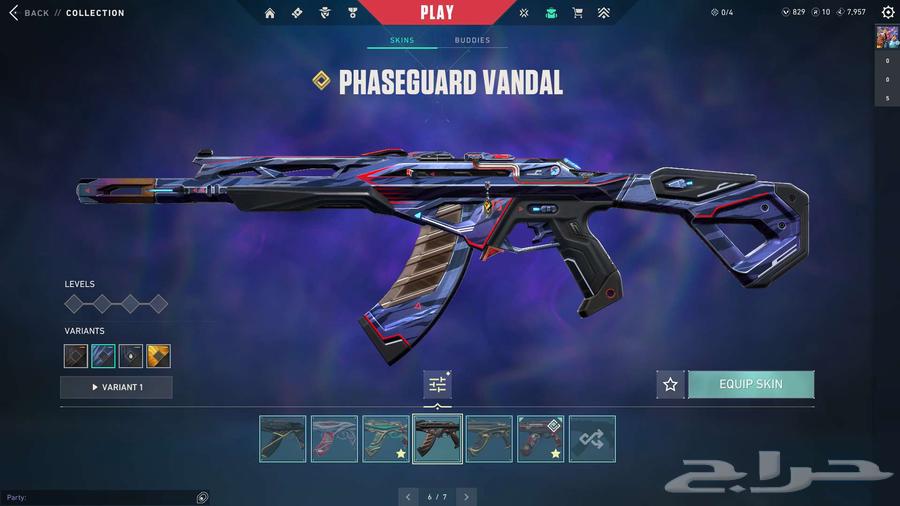Click the party chat input field
This screenshot has height=506, width=900.
(x=100, y=497)
